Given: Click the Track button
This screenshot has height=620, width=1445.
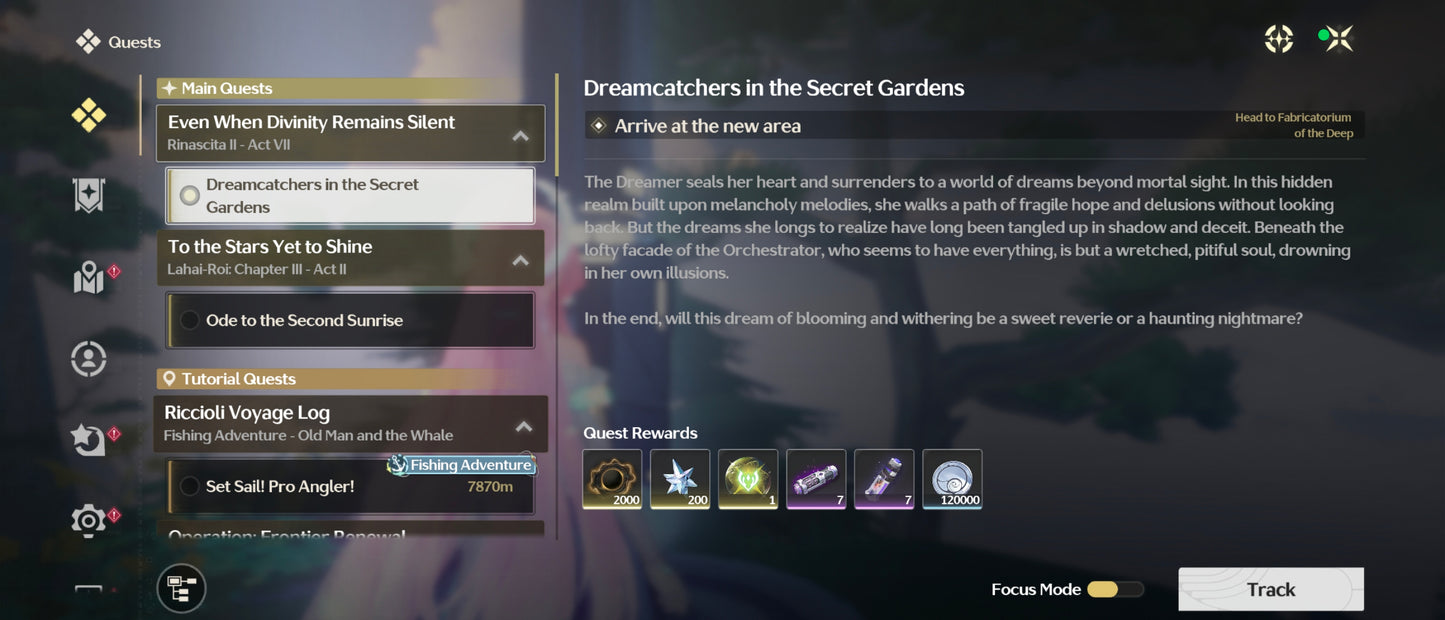Looking at the screenshot, I should coord(1270,589).
